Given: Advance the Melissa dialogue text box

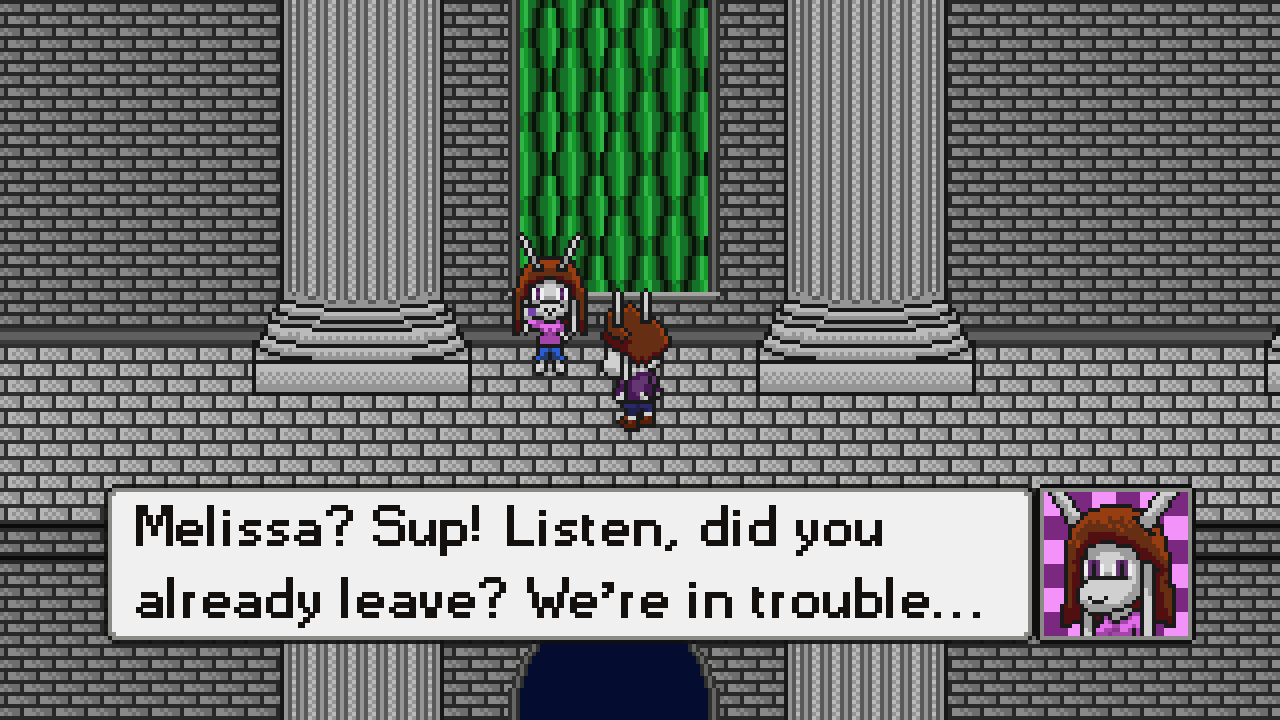Looking at the screenshot, I should click(568, 564).
